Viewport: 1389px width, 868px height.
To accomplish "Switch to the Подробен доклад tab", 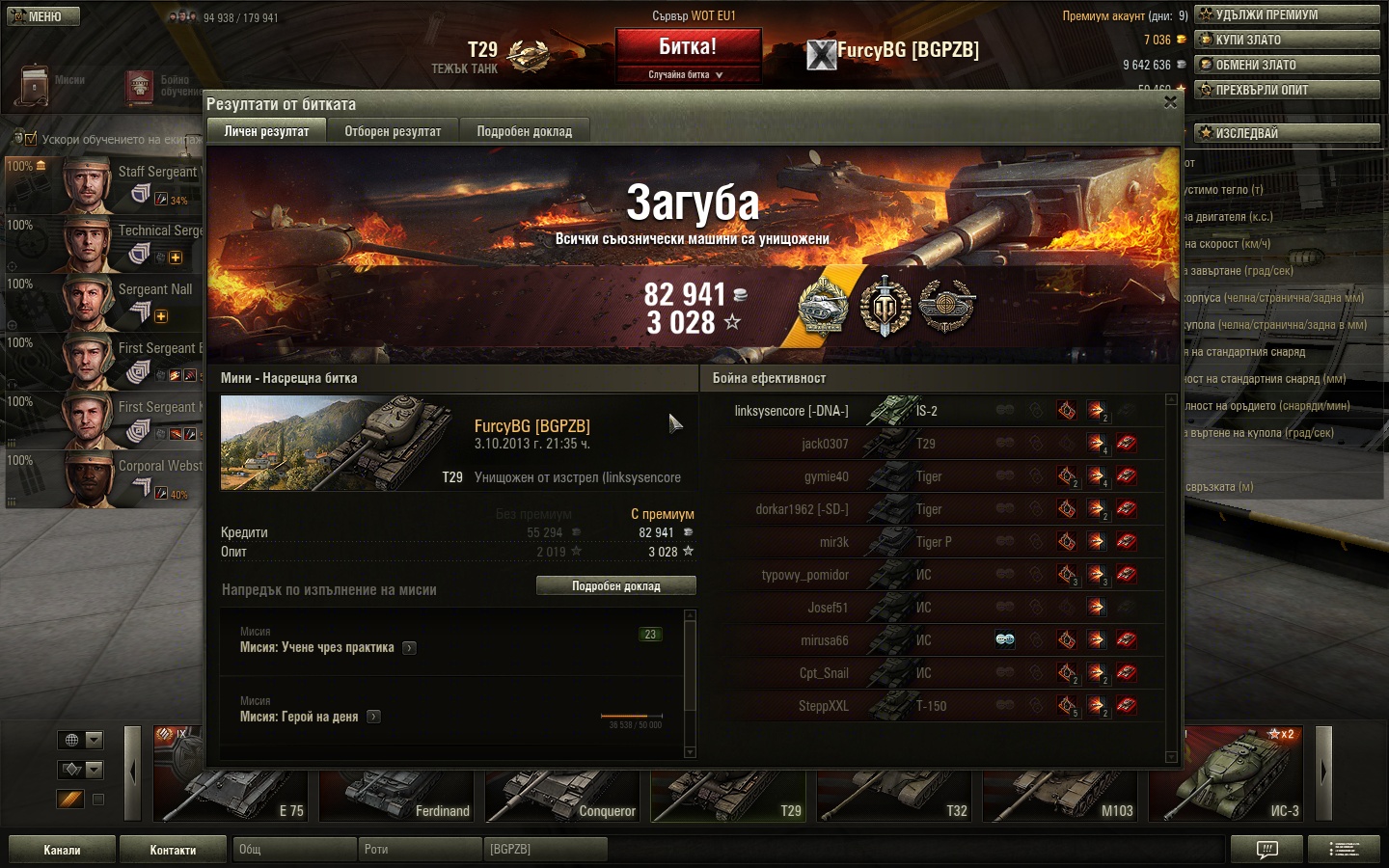I will coord(524,131).
